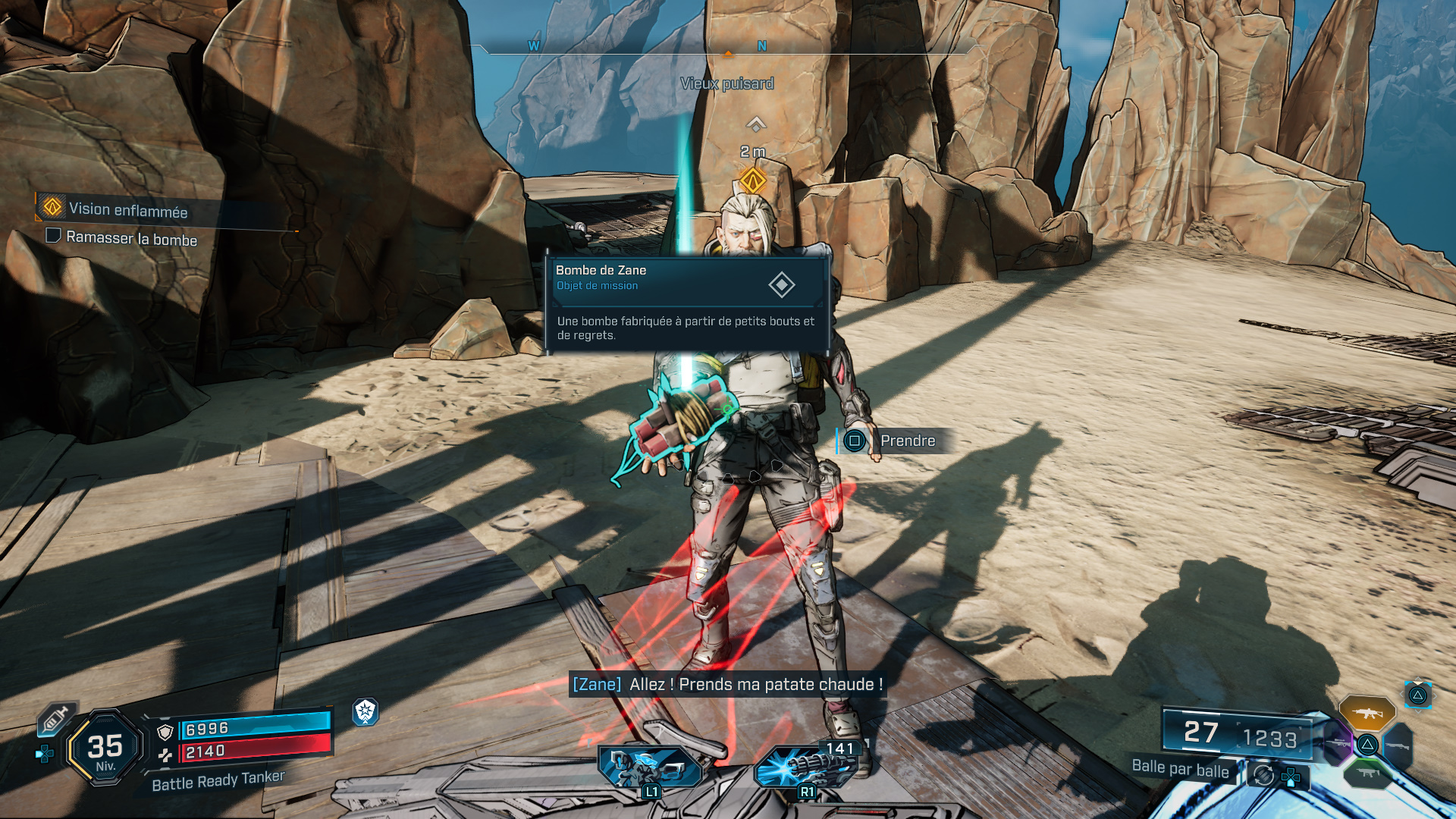Toggle the Ramasser la bombe objective checkbox

[x=54, y=236]
